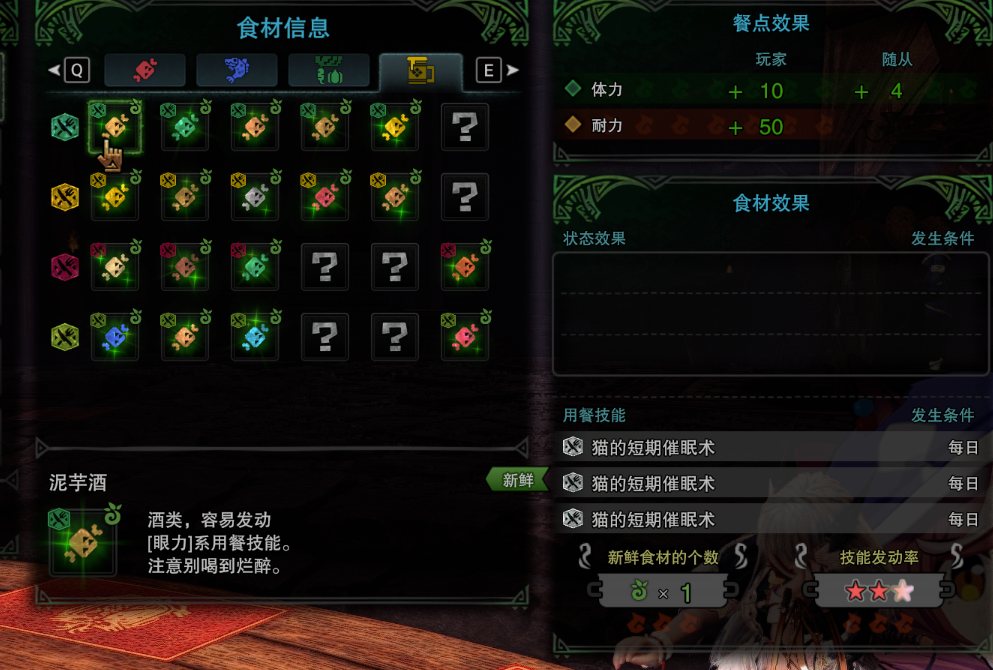Viewport: 993px width, 670px height.
Task: Pick the yellow drink with teal badge
Action: click(x=394, y=127)
